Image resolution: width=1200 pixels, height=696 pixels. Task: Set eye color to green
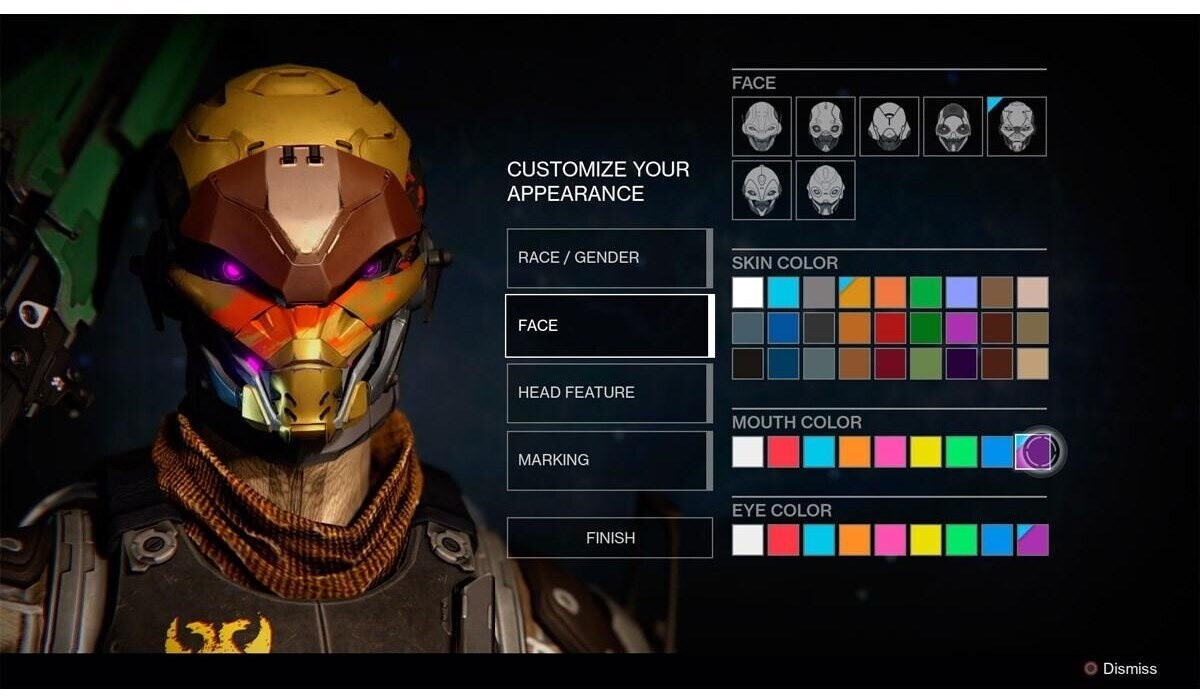(961, 540)
